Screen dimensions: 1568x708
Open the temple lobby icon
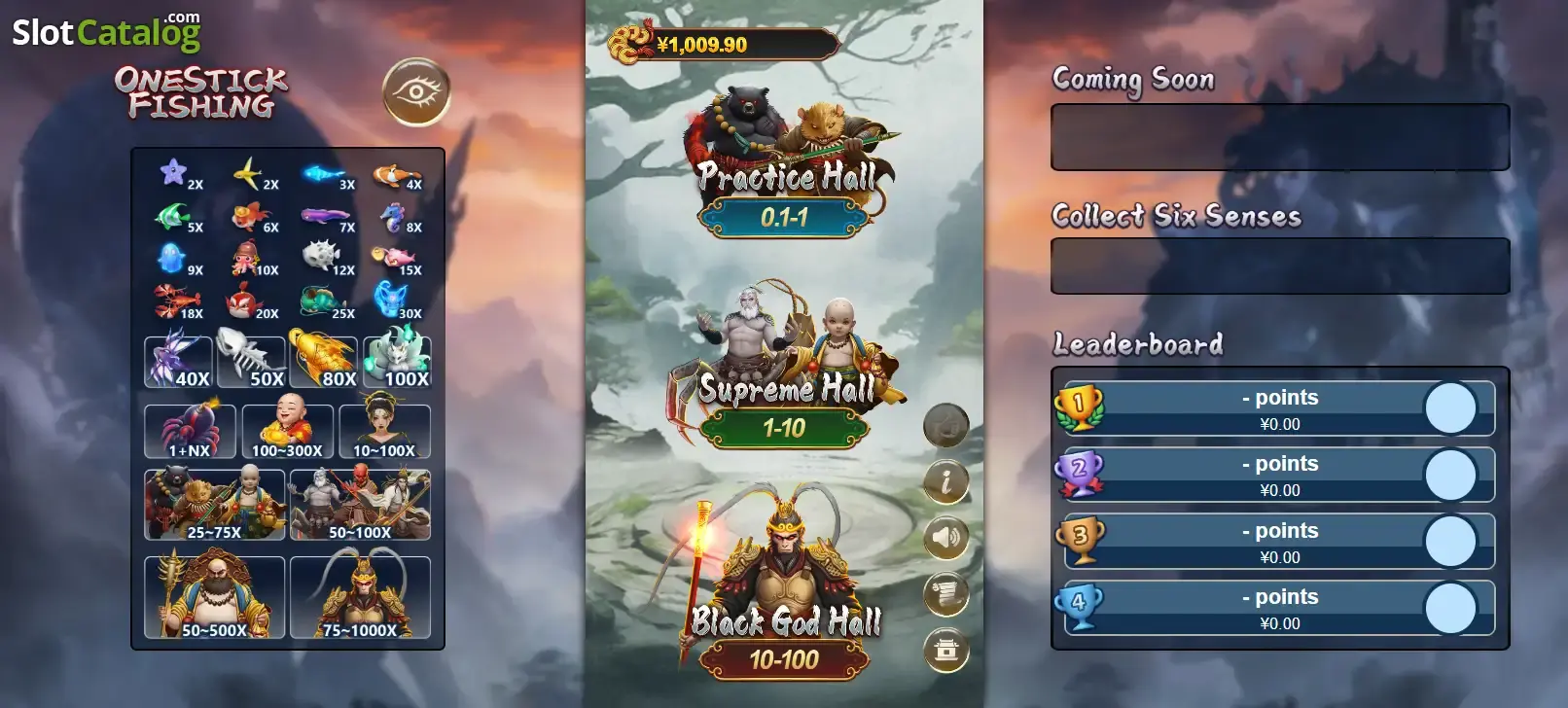click(x=944, y=650)
